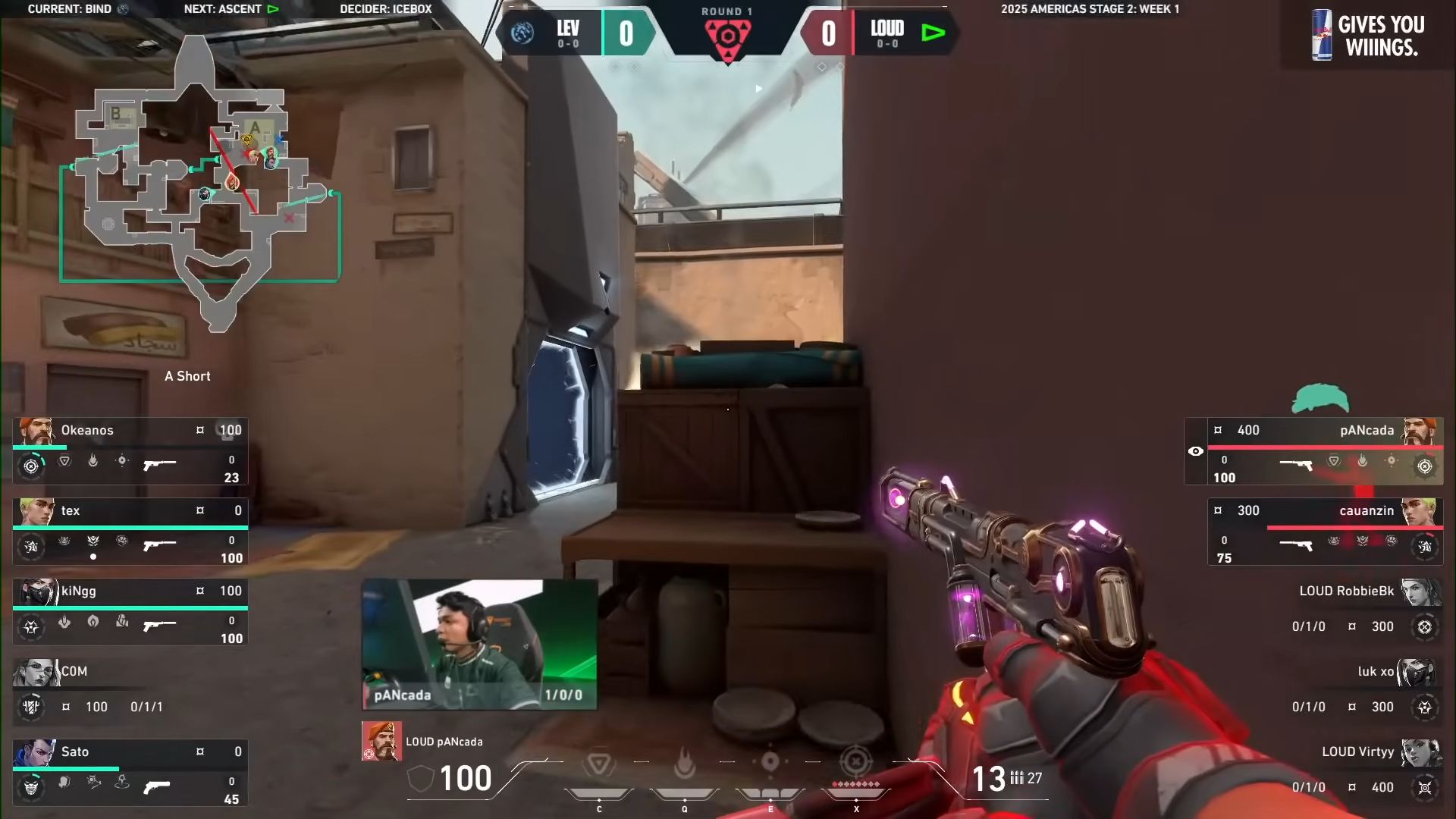Select tex in the team list
Image resolution: width=1456 pixels, height=819 pixels.
(130, 531)
